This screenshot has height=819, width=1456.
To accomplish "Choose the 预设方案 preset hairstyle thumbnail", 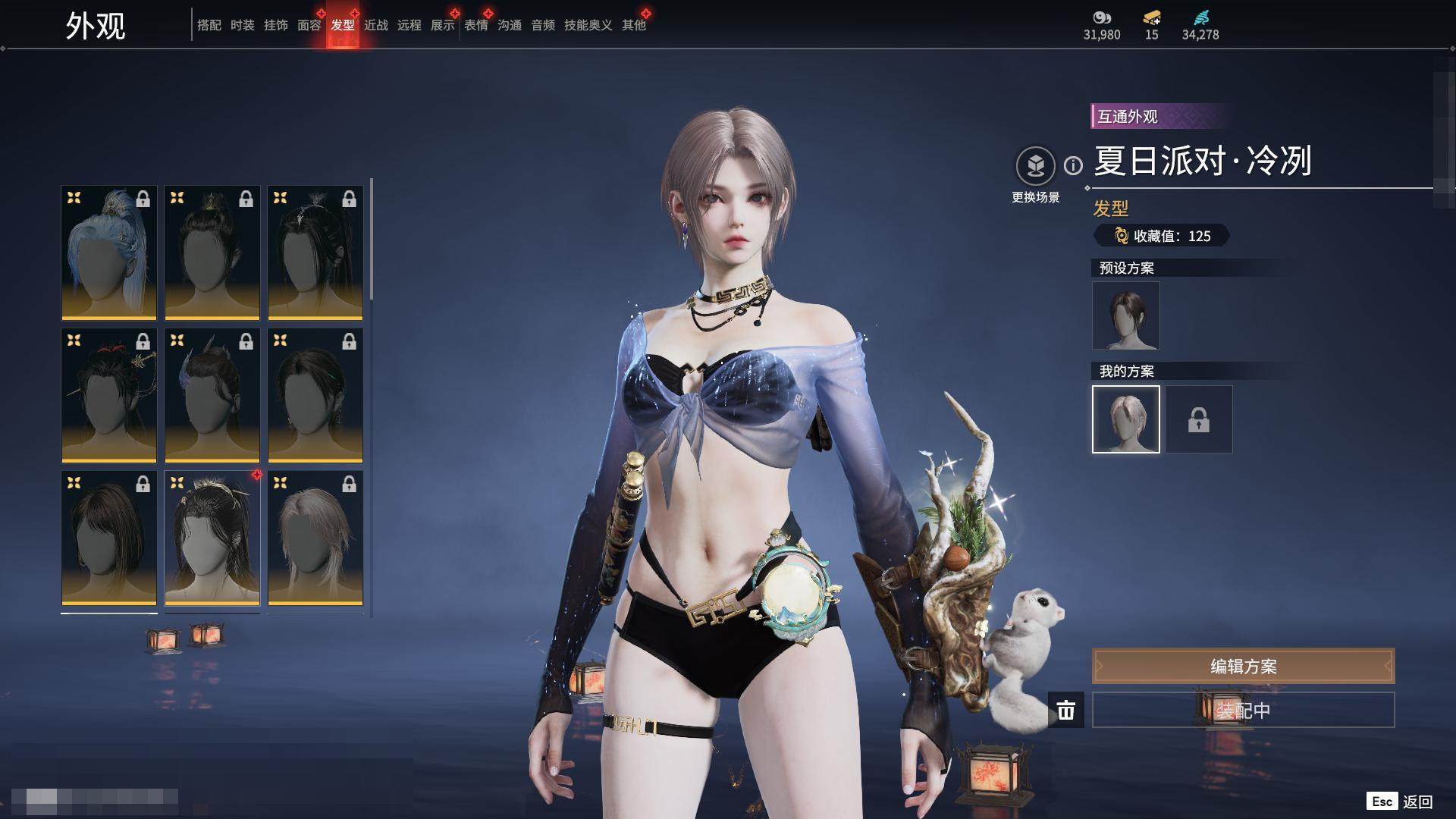I will (1125, 315).
